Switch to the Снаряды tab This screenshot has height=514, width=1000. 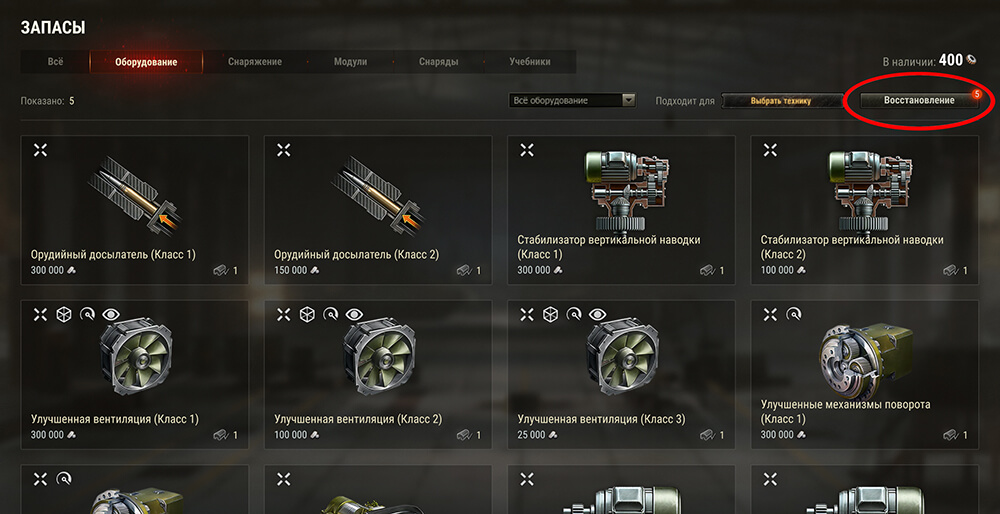tap(439, 62)
